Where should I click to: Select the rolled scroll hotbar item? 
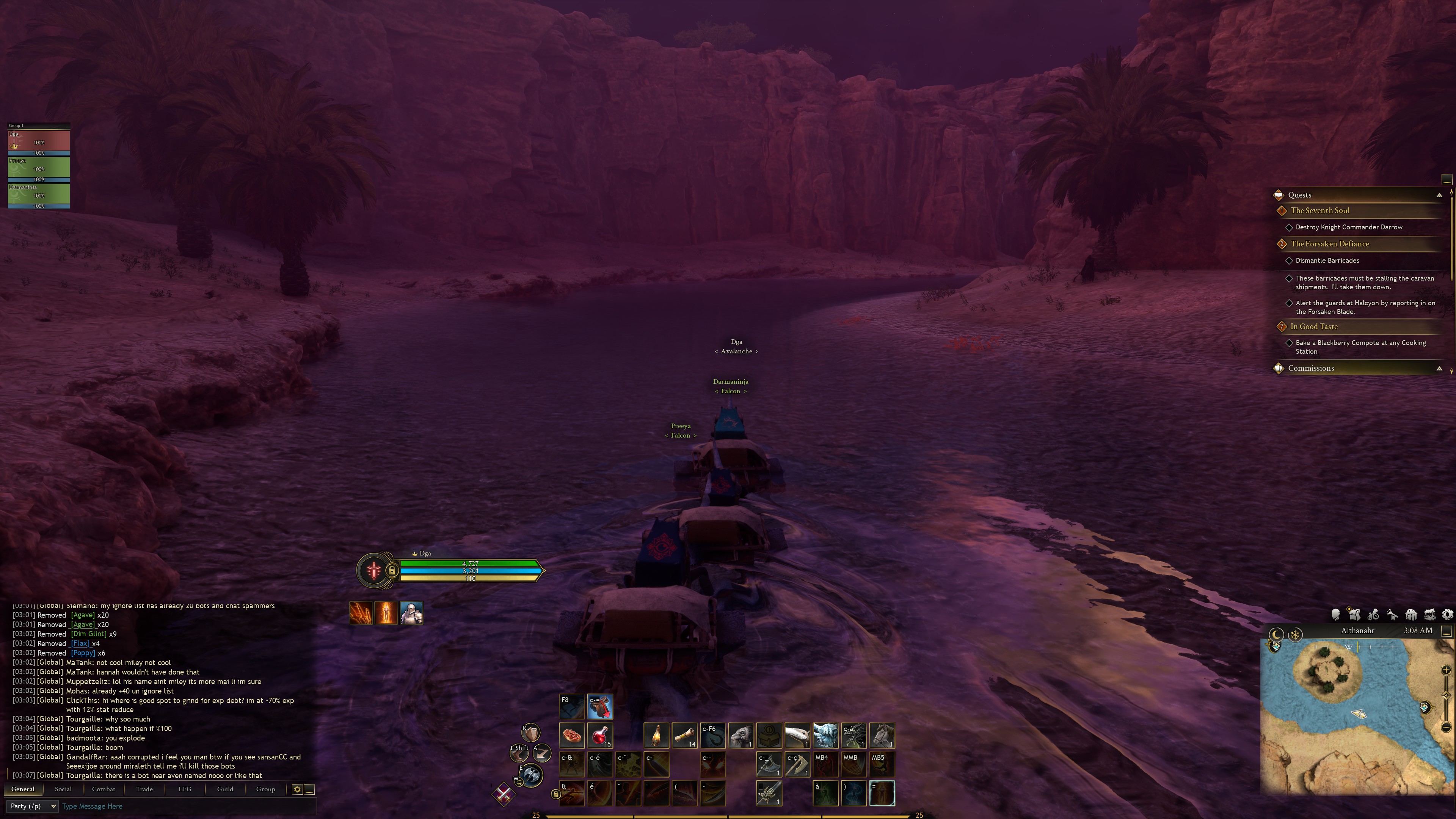tap(684, 736)
